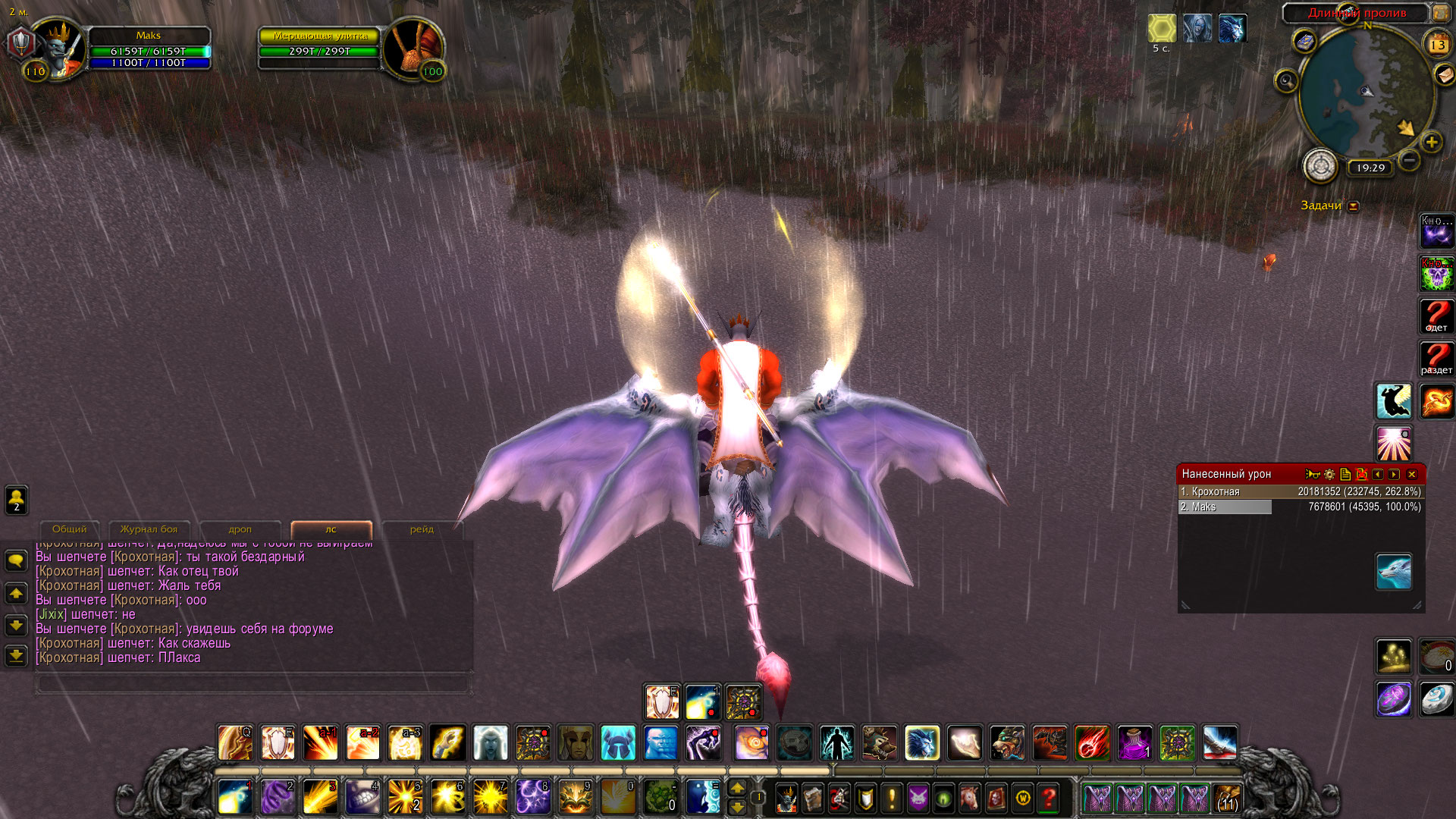Click the раздет question mark macro button
This screenshot has height=819, width=1456.
tap(1436, 358)
